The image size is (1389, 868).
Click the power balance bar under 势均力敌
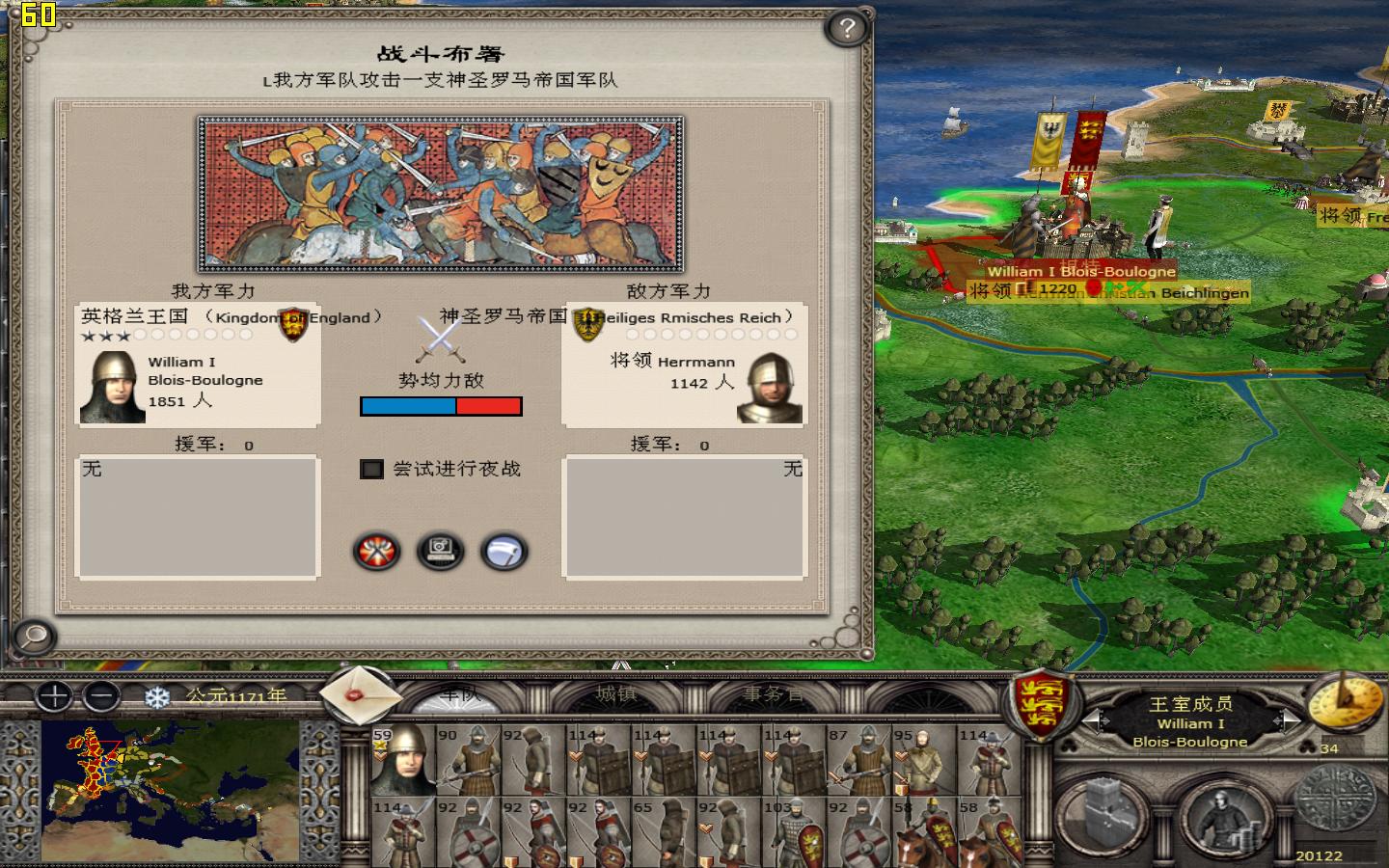441,406
